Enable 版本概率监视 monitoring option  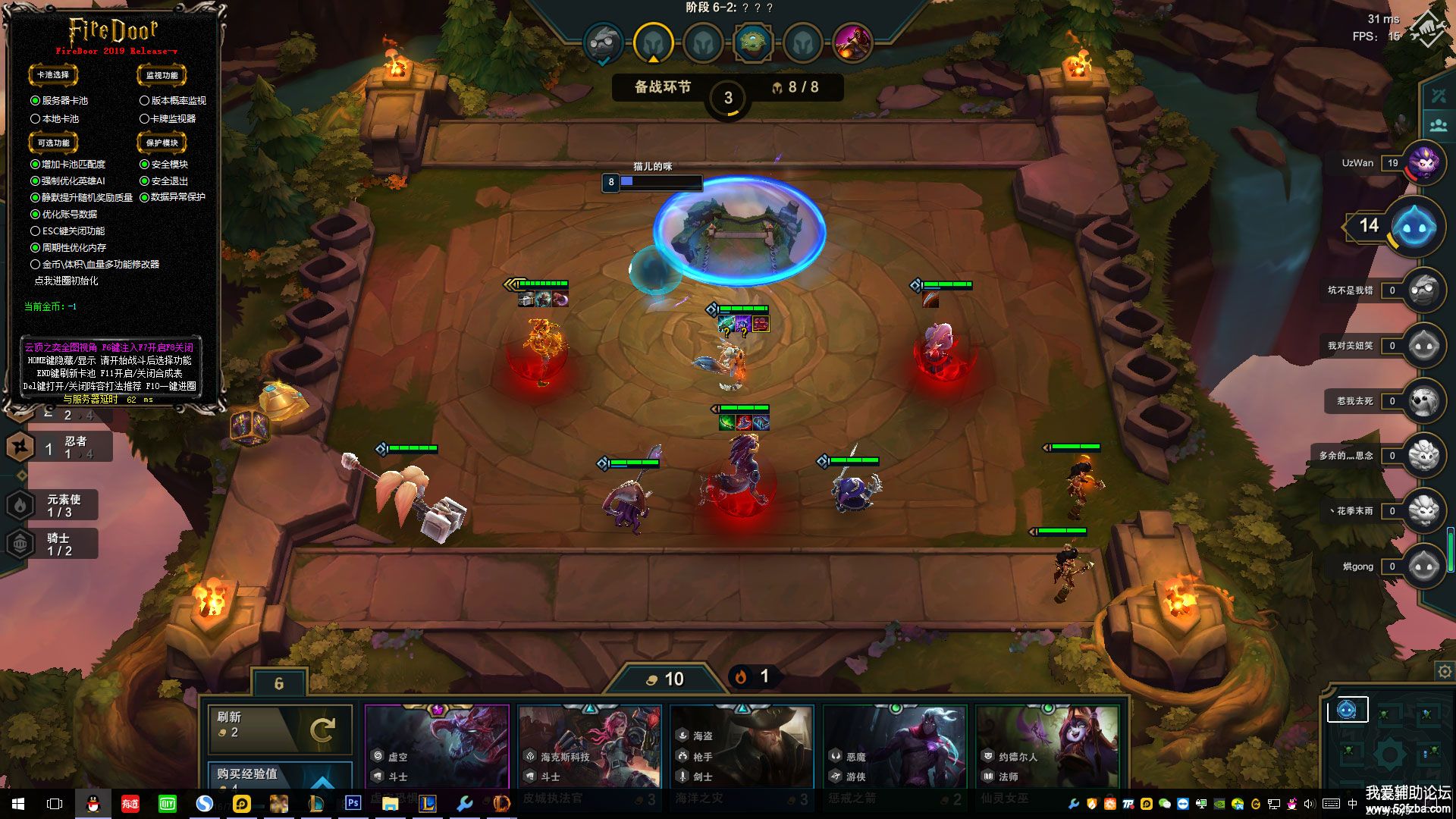(144, 101)
